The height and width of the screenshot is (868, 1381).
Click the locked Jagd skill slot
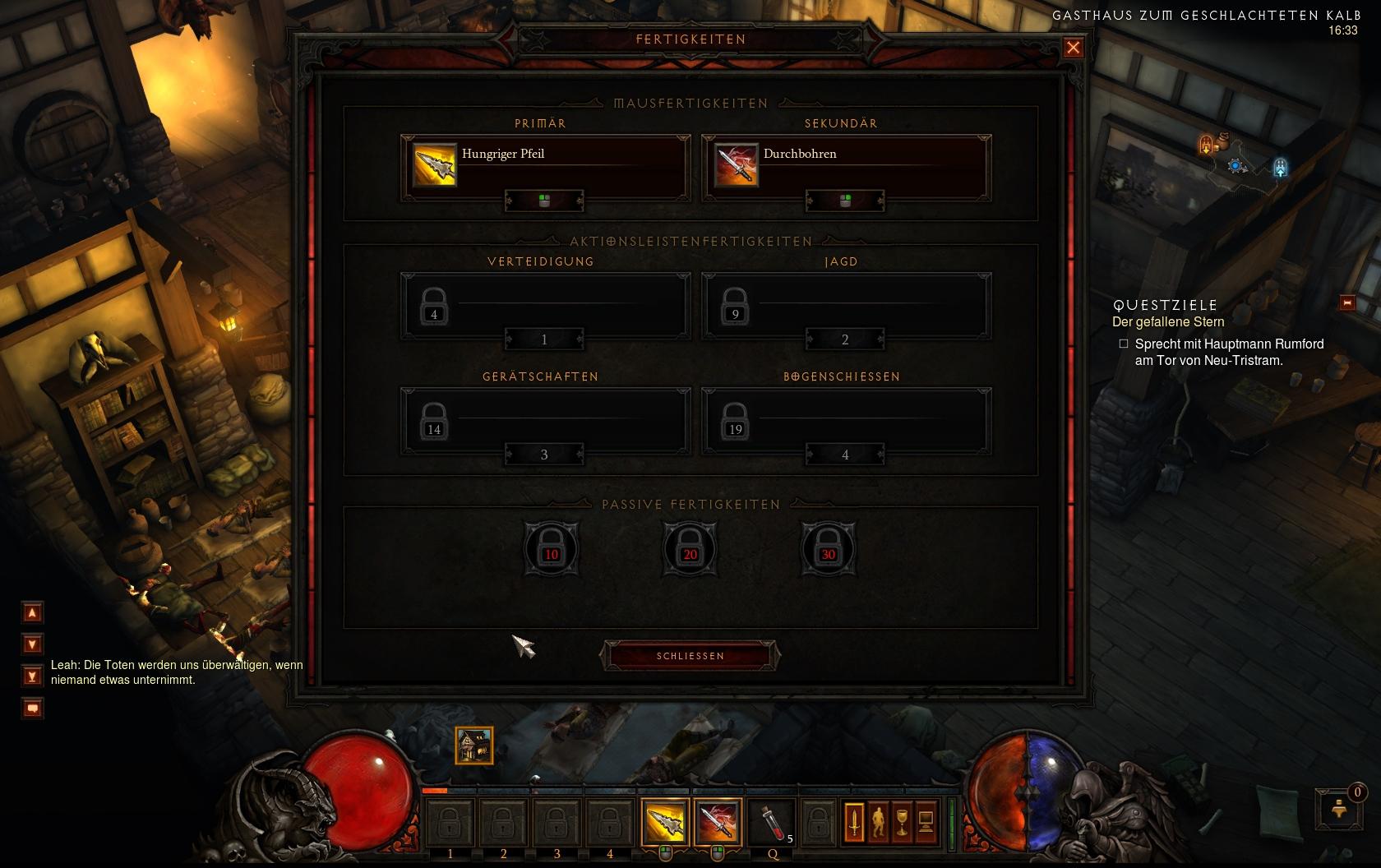click(x=846, y=304)
